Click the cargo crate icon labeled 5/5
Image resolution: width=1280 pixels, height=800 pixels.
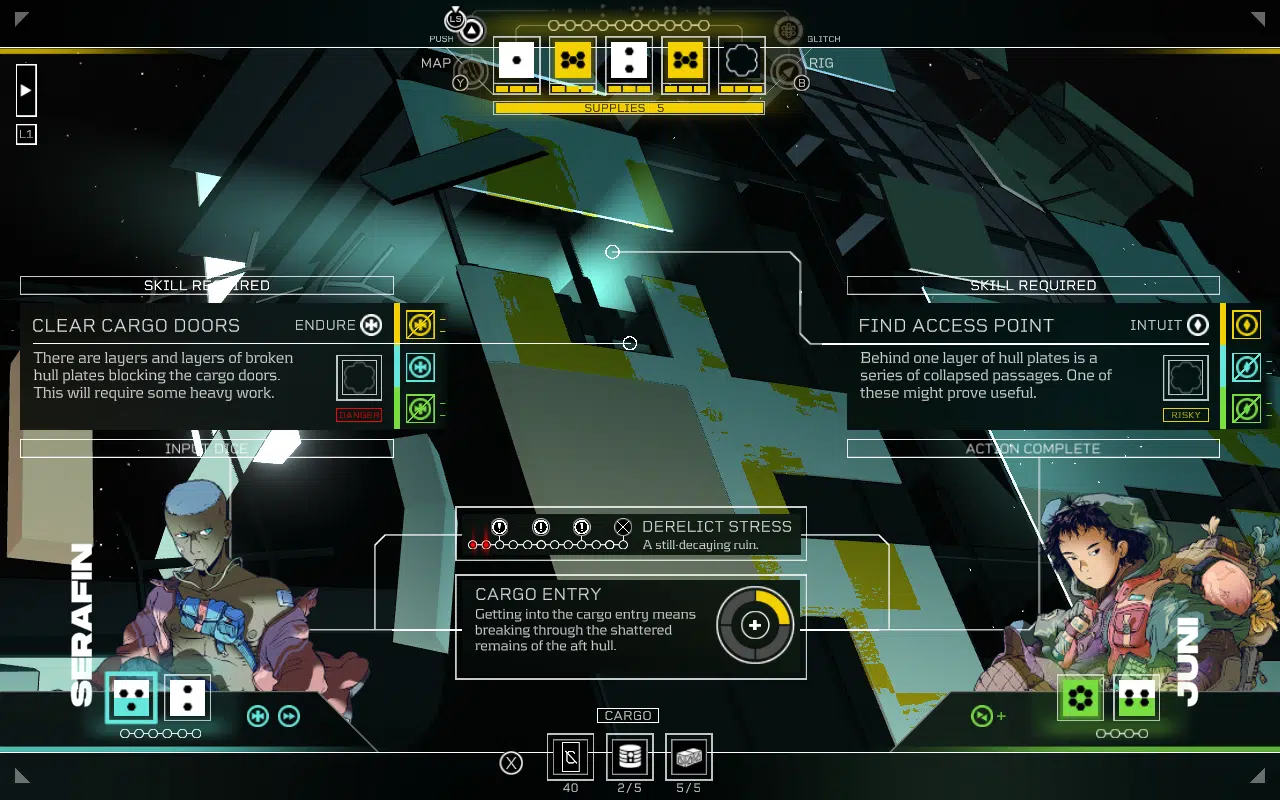(687, 758)
